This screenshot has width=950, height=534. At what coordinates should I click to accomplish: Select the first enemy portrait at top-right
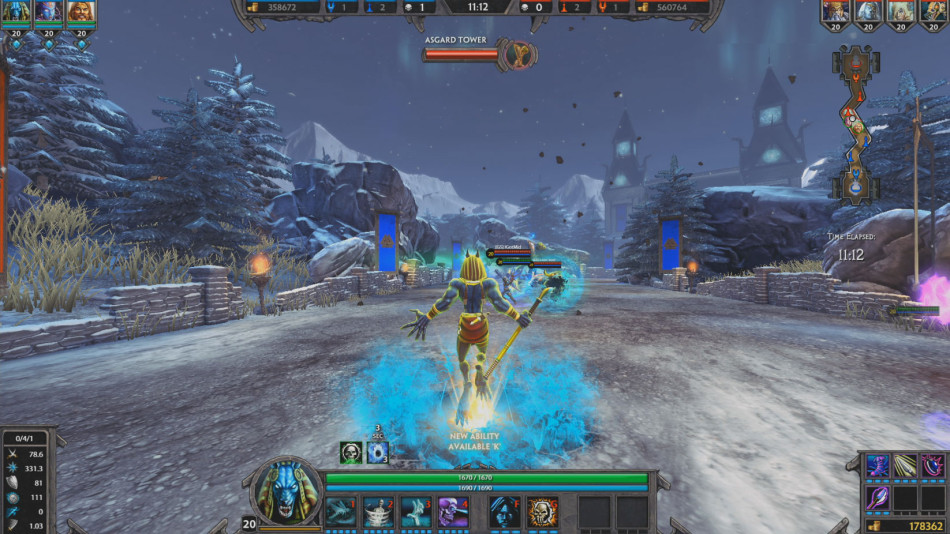point(836,11)
